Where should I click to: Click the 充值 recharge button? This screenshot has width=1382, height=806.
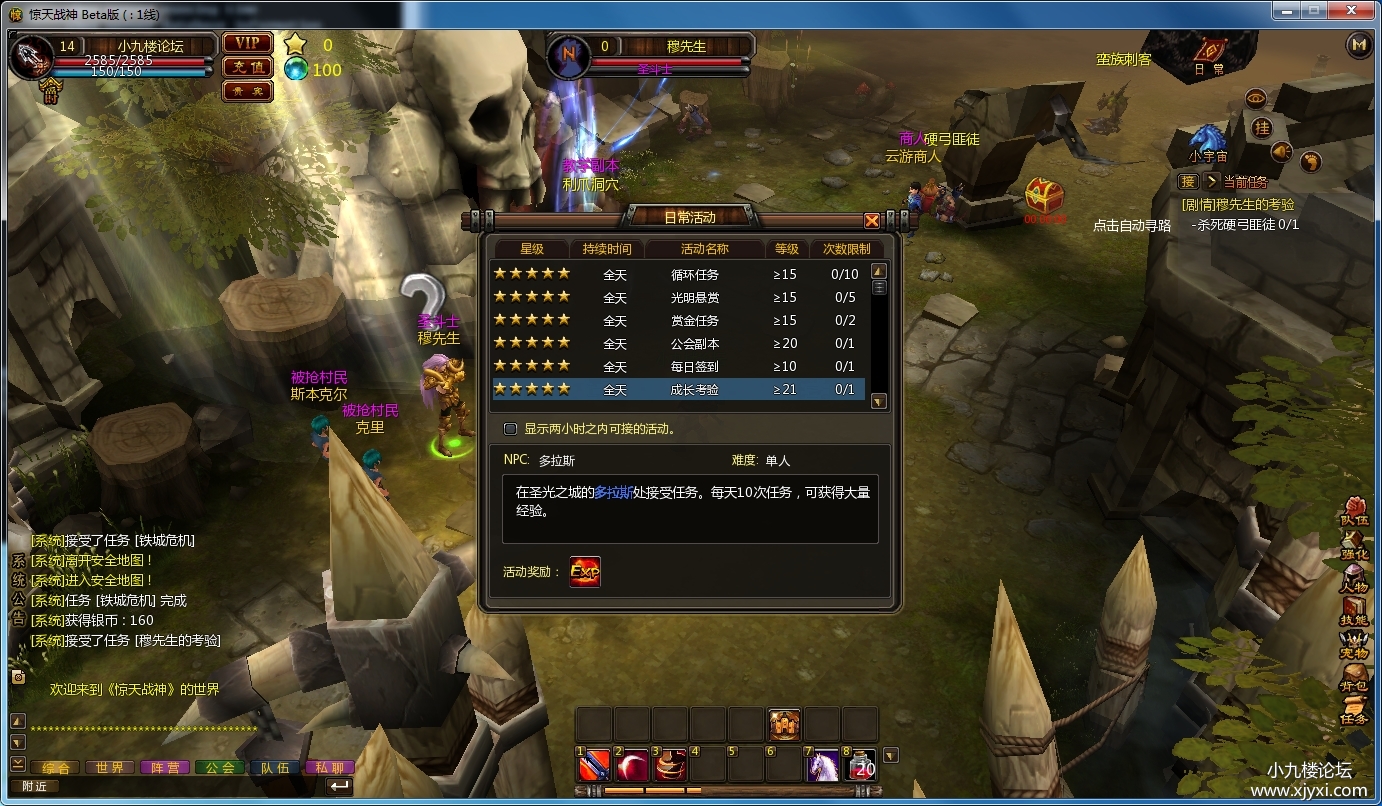click(x=247, y=67)
